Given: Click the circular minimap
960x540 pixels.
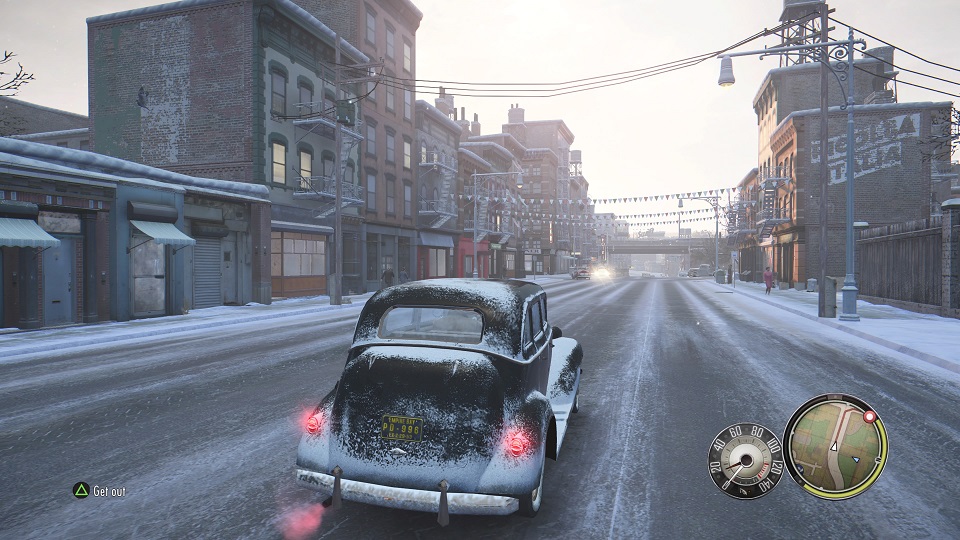Looking at the screenshot, I should point(834,446).
